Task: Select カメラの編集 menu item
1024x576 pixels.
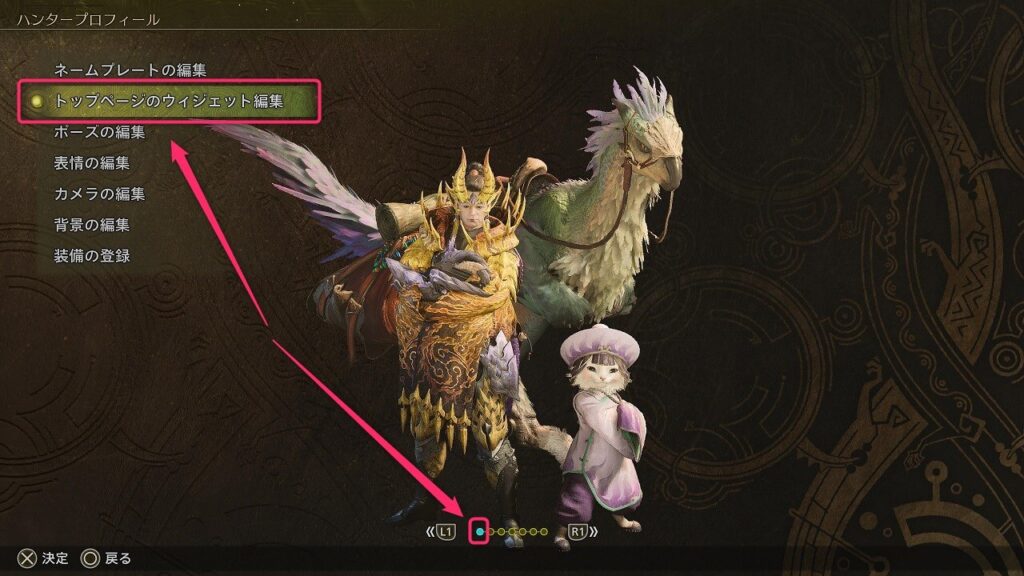Action: coord(99,194)
